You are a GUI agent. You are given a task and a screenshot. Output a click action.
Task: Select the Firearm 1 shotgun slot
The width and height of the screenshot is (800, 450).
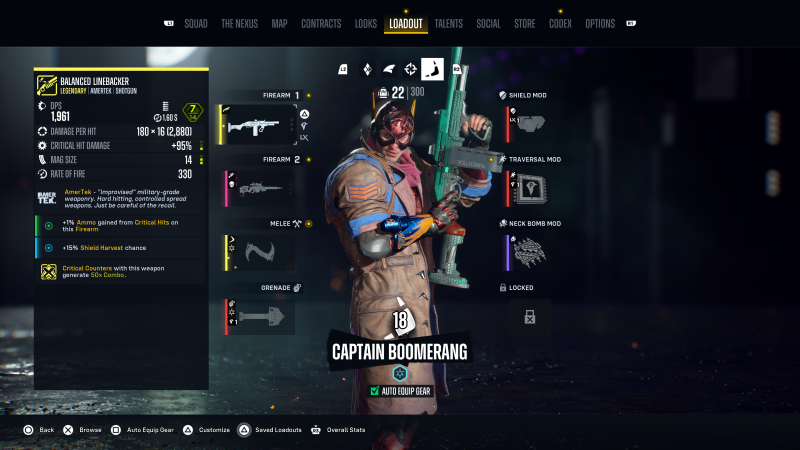coord(260,124)
